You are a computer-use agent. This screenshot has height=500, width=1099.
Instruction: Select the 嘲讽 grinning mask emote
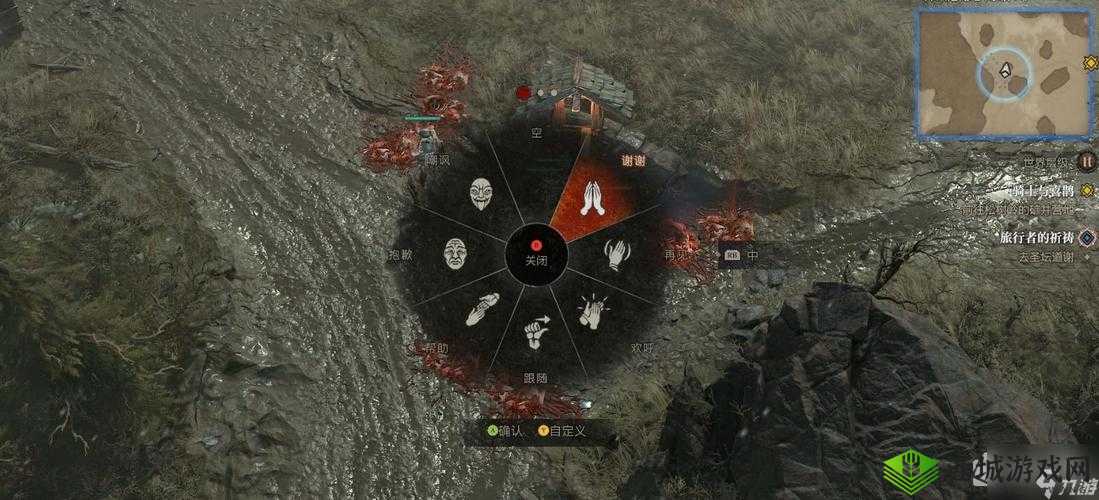[482, 196]
